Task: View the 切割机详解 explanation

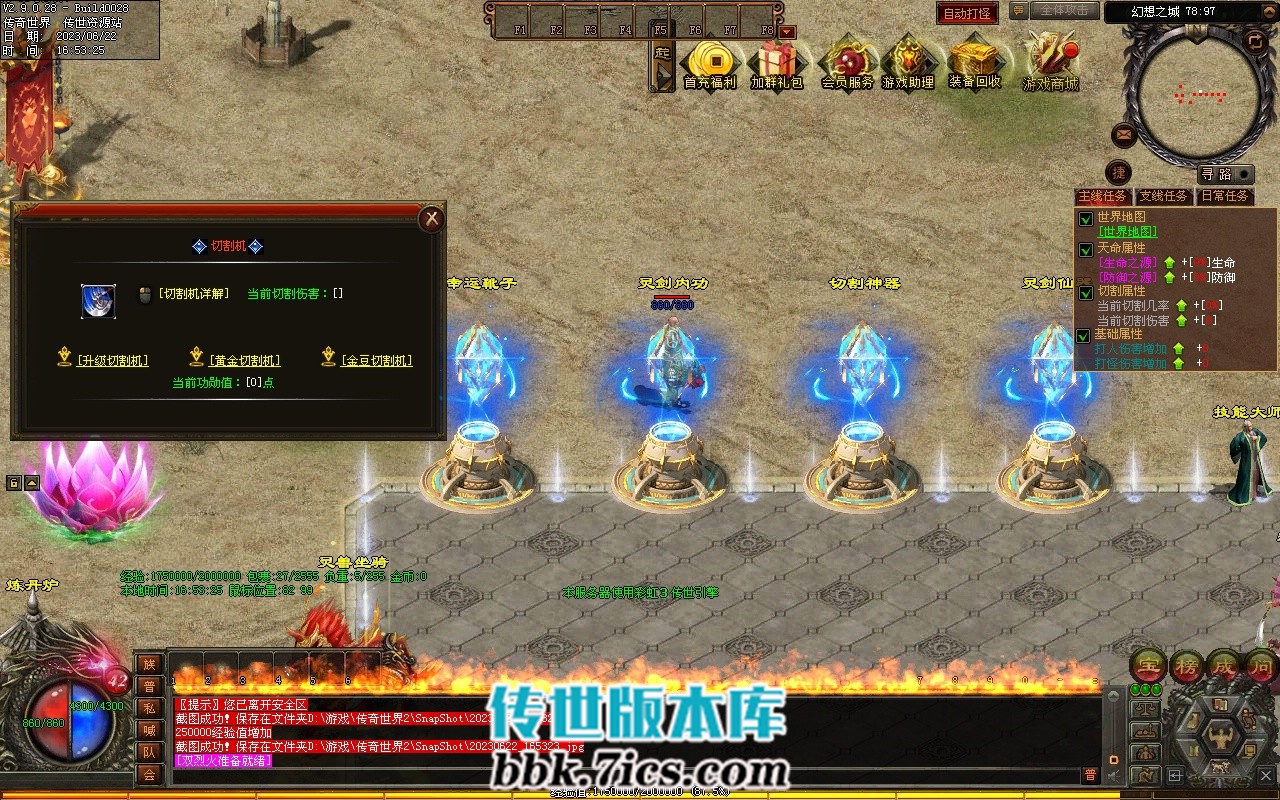Action: (x=193, y=294)
